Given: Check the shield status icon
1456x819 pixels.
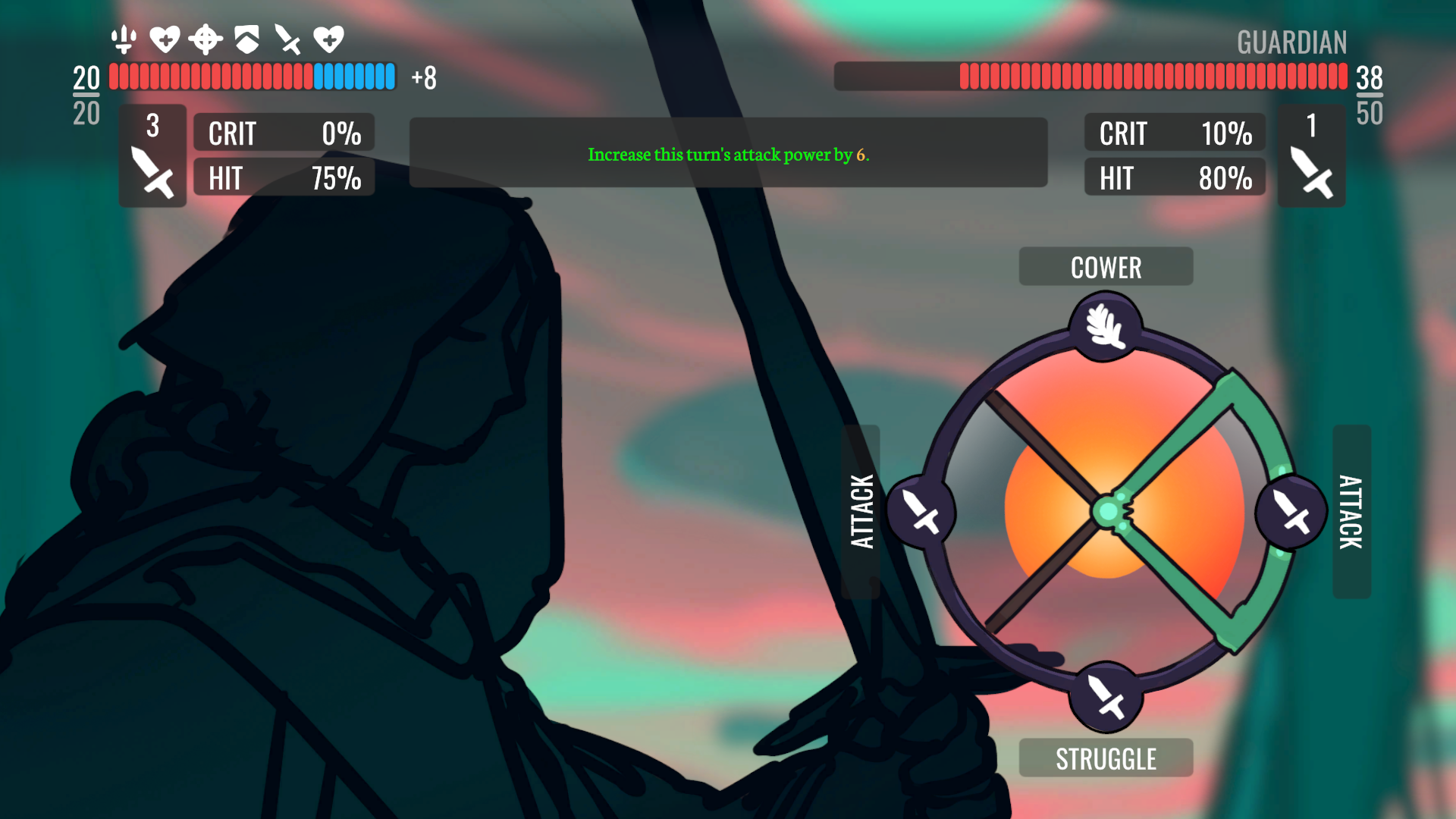Looking at the screenshot, I should (246, 39).
